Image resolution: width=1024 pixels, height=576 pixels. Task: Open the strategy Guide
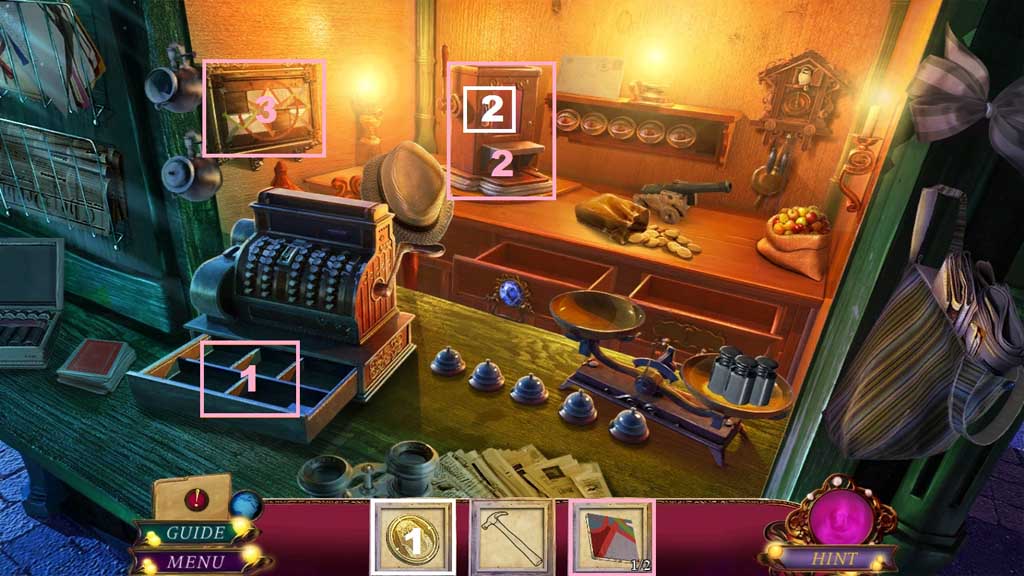(x=195, y=533)
